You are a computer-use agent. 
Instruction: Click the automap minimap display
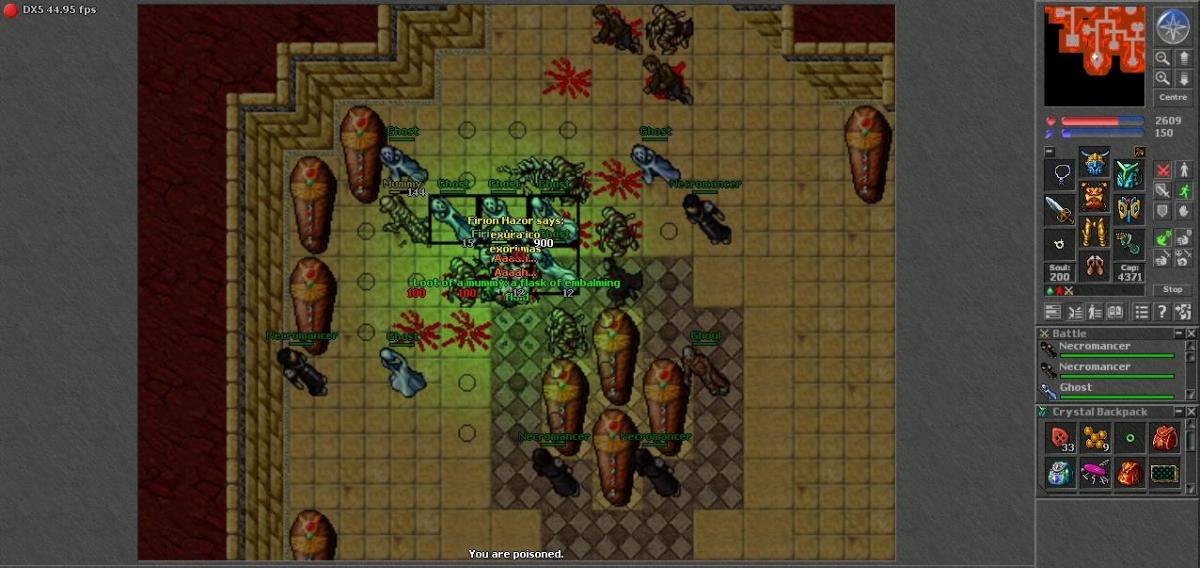pos(1094,55)
